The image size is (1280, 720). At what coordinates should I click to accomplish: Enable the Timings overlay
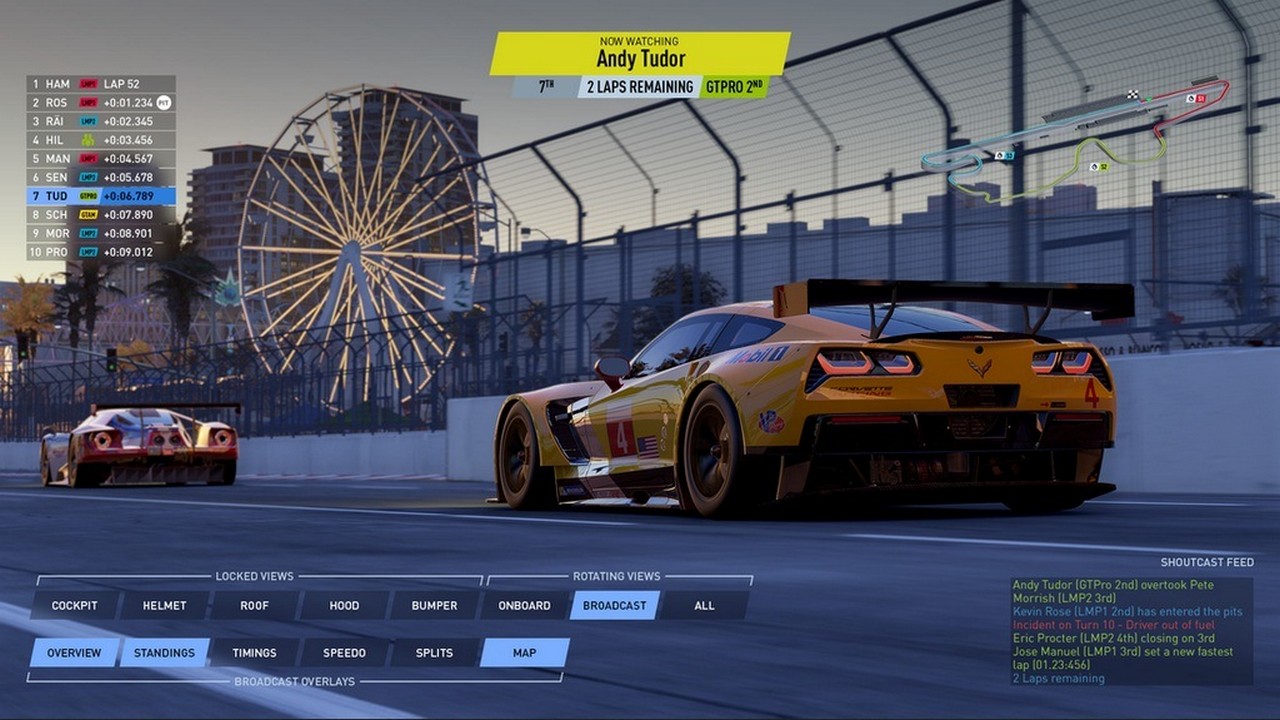click(254, 653)
